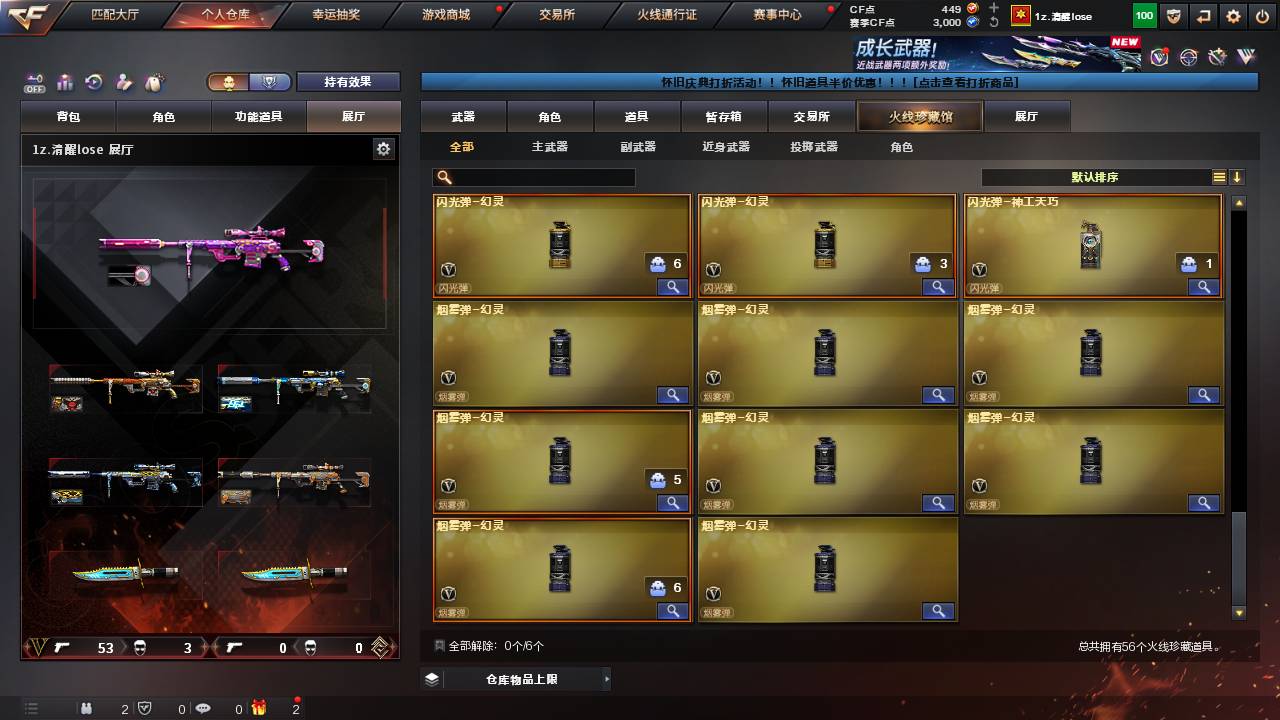
Task: Open the gear icon on the 展厅 showcase panel
Action: [383, 147]
